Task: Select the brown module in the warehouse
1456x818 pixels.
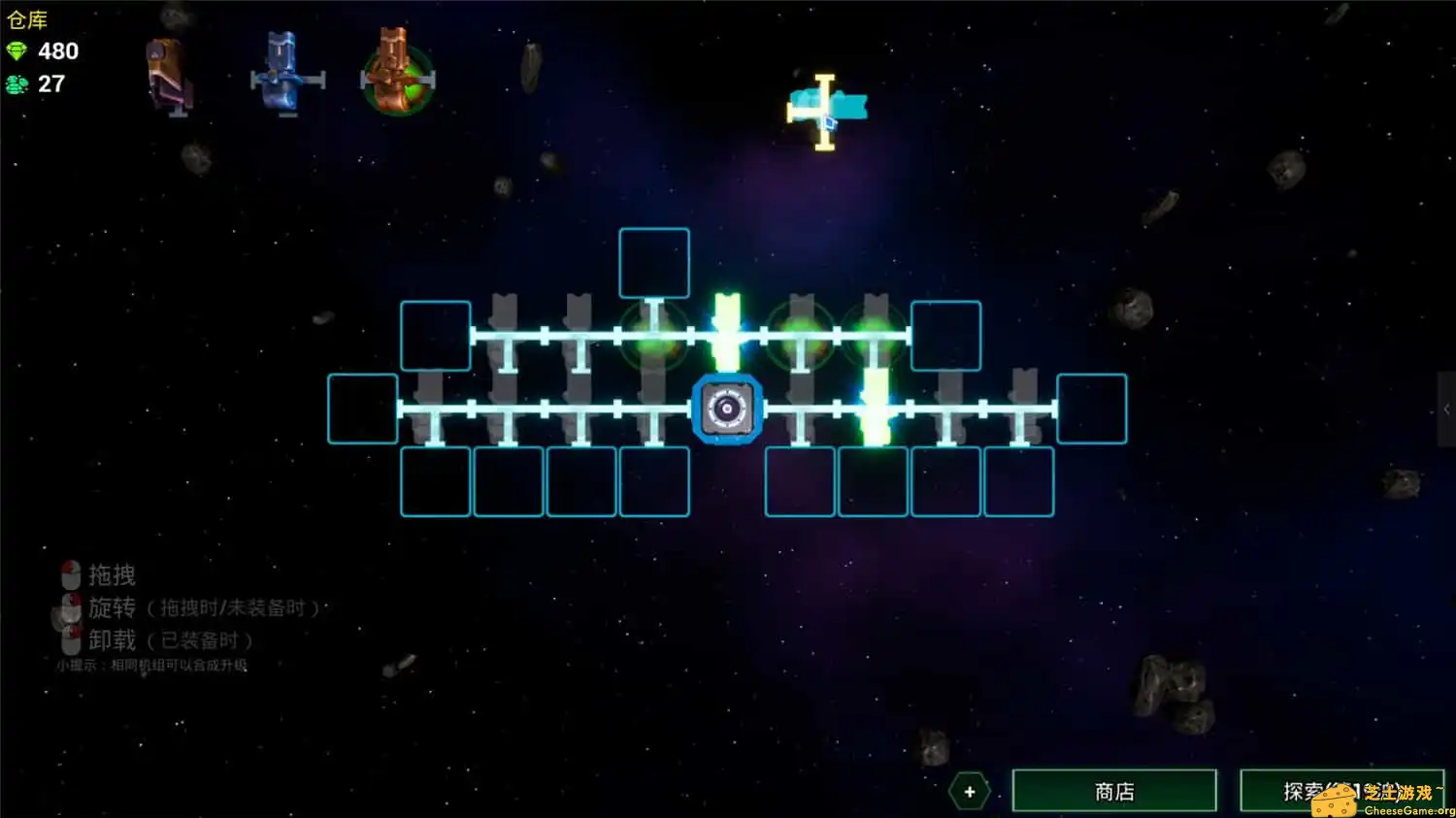Action: click(167, 73)
